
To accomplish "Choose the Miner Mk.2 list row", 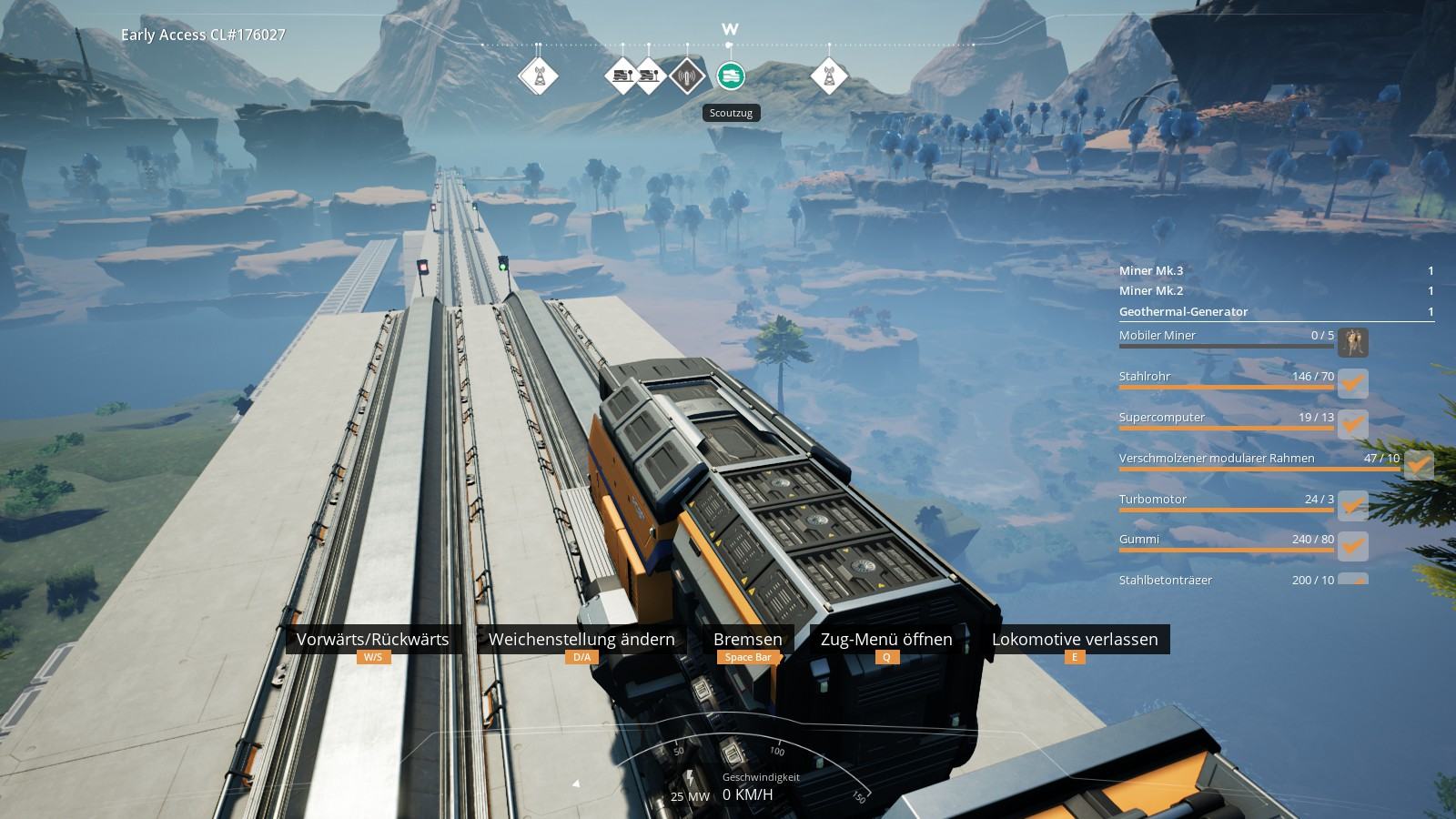I will pos(1276,290).
